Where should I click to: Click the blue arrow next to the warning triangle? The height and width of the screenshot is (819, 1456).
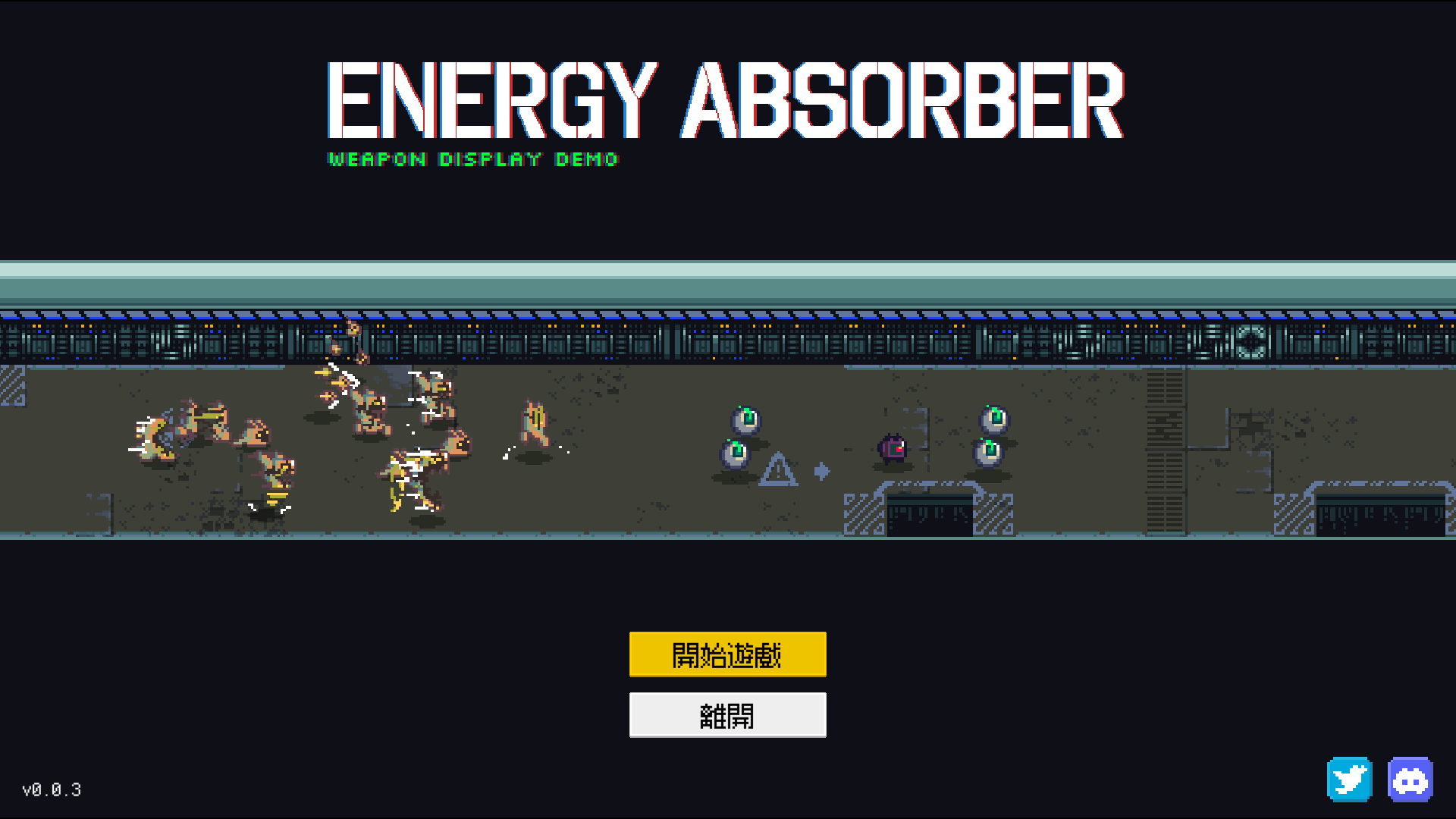click(823, 470)
